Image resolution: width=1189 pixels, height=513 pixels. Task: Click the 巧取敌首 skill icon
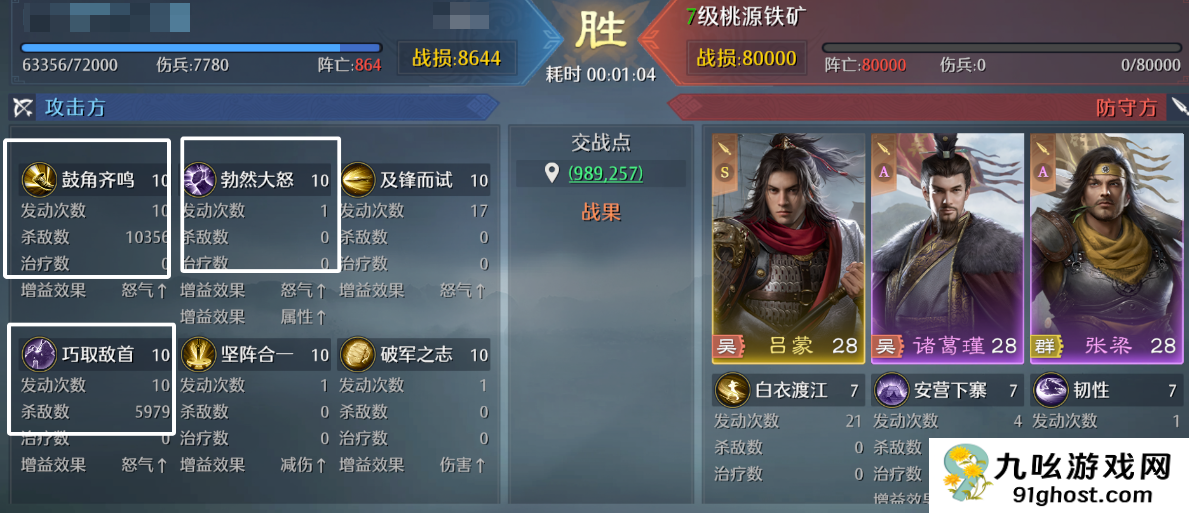(39, 354)
